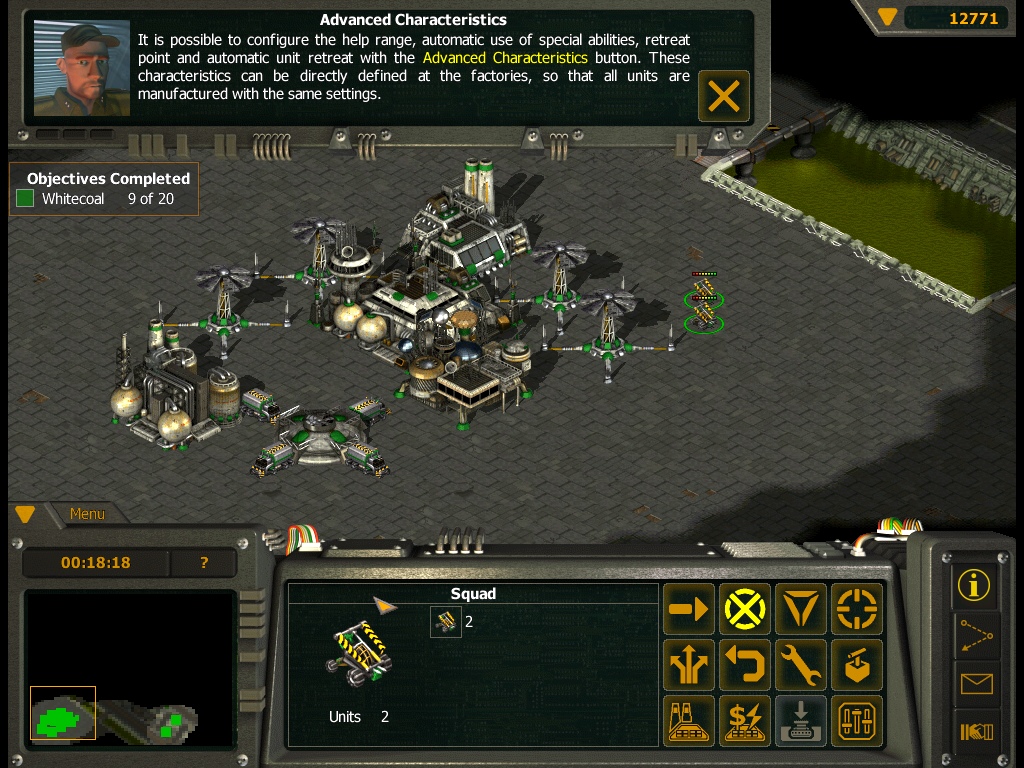This screenshot has width=1024, height=768.
Task: Activate the crosshair attack command
Action: point(857,609)
